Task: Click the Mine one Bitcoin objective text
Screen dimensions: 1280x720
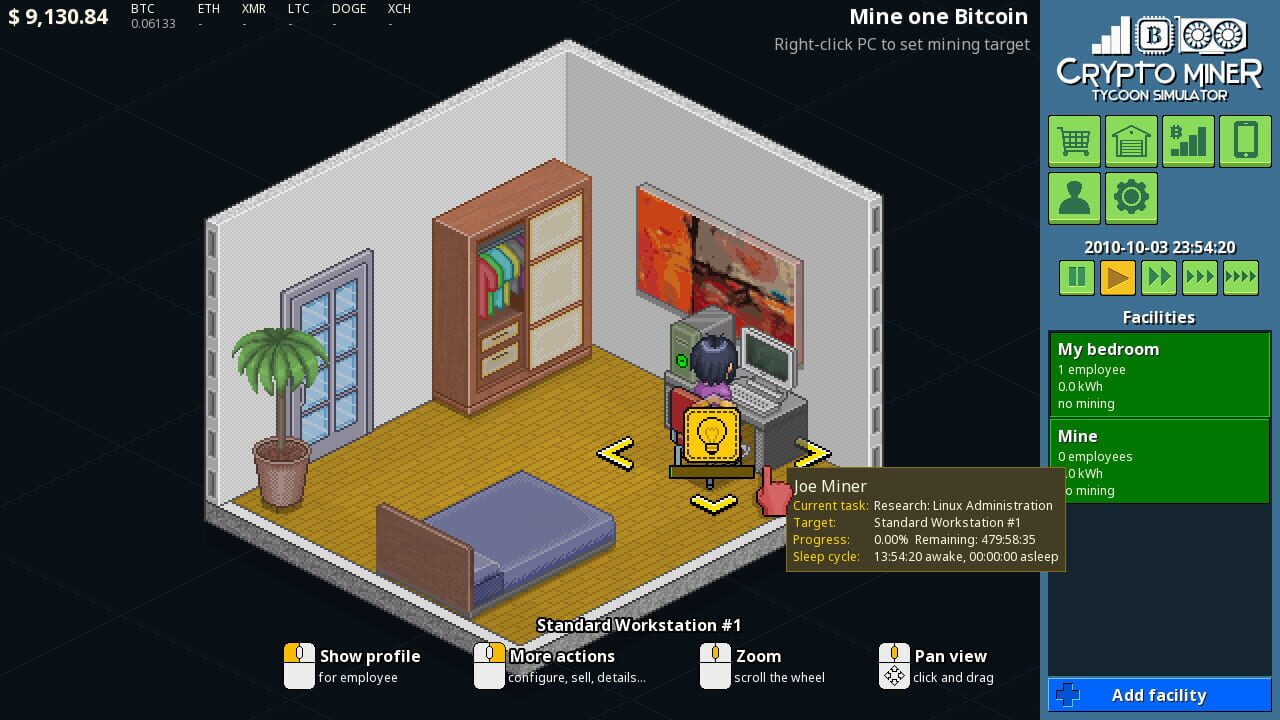Action: [938, 16]
